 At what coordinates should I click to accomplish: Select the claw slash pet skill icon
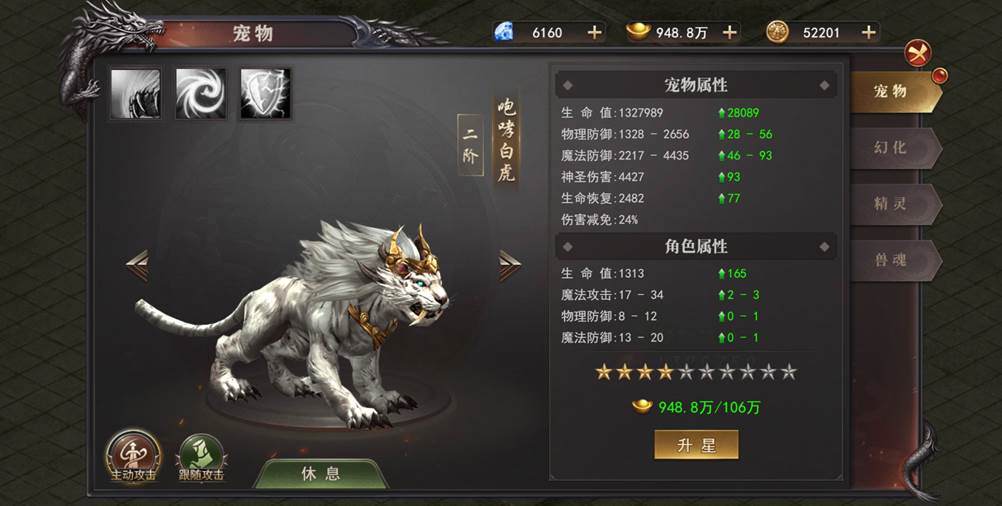pyautogui.click(x=135, y=94)
